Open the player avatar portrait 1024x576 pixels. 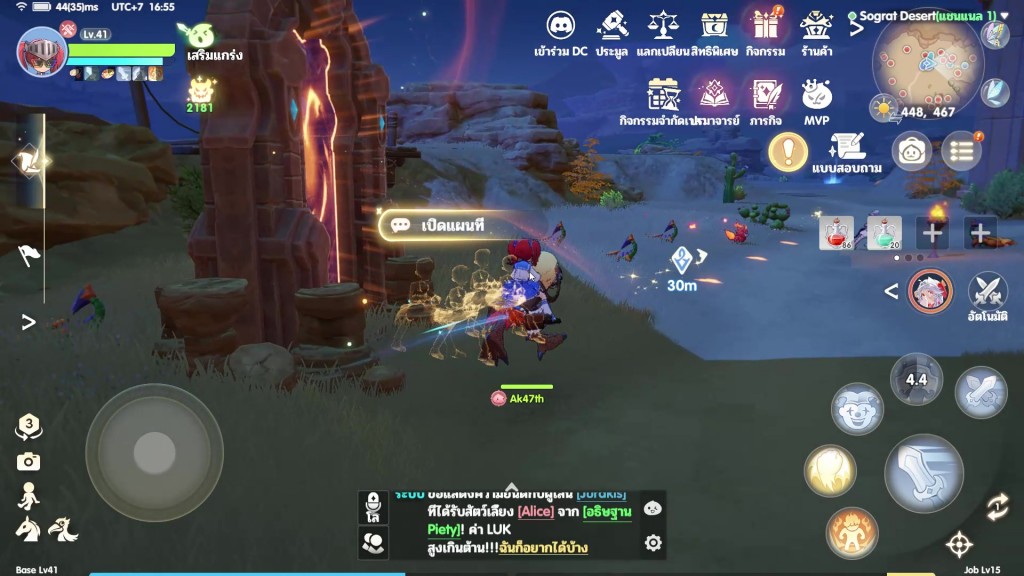tap(42, 52)
